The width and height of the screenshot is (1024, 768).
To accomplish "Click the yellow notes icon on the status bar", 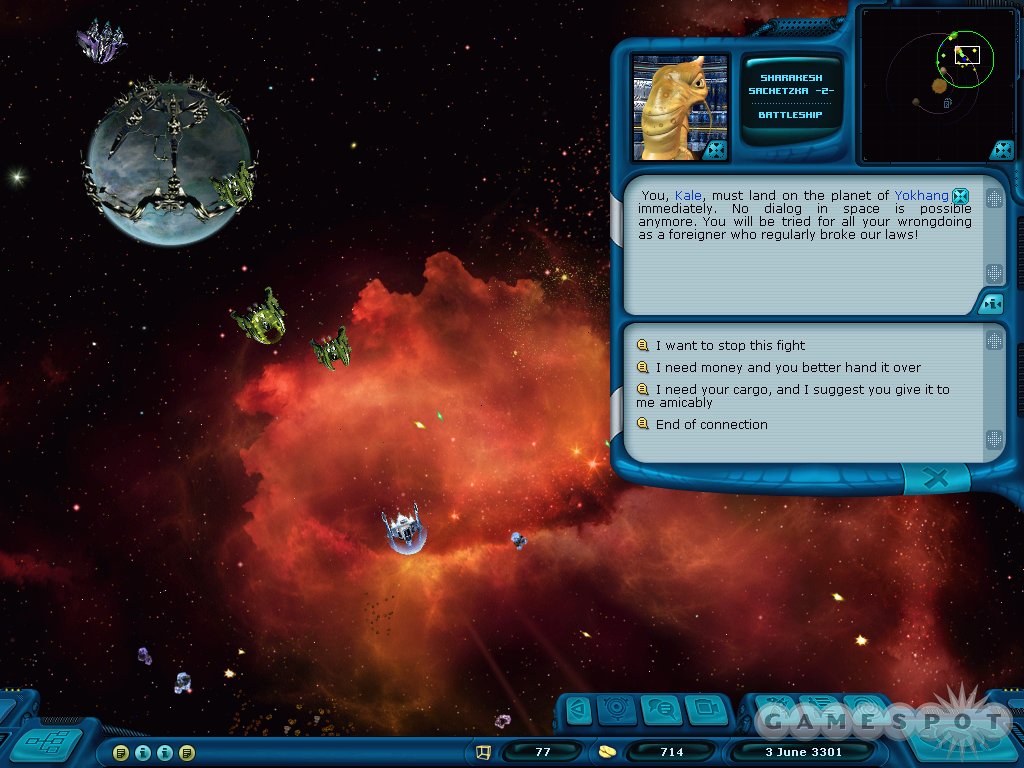I will pos(121,752).
